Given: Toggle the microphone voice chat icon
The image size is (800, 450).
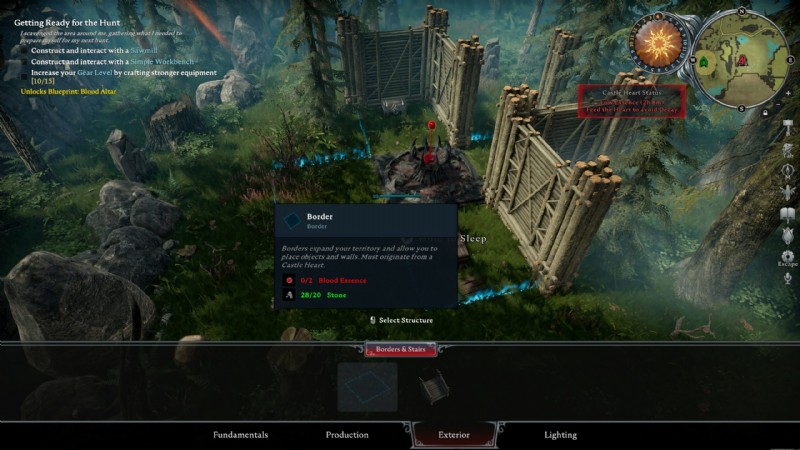Looking at the screenshot, I should [x=788, y=278].
